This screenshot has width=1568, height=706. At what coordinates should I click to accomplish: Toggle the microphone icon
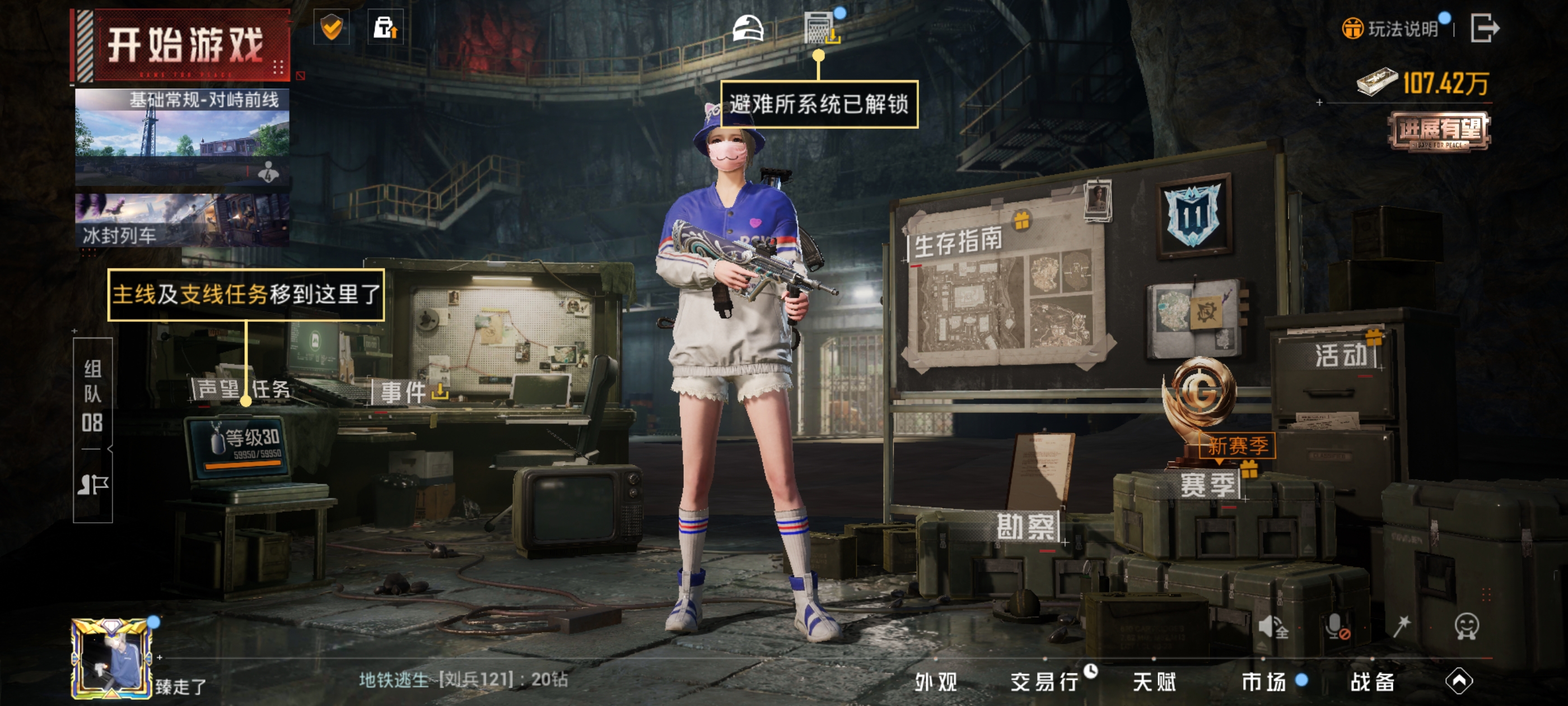click(1337, 626)
